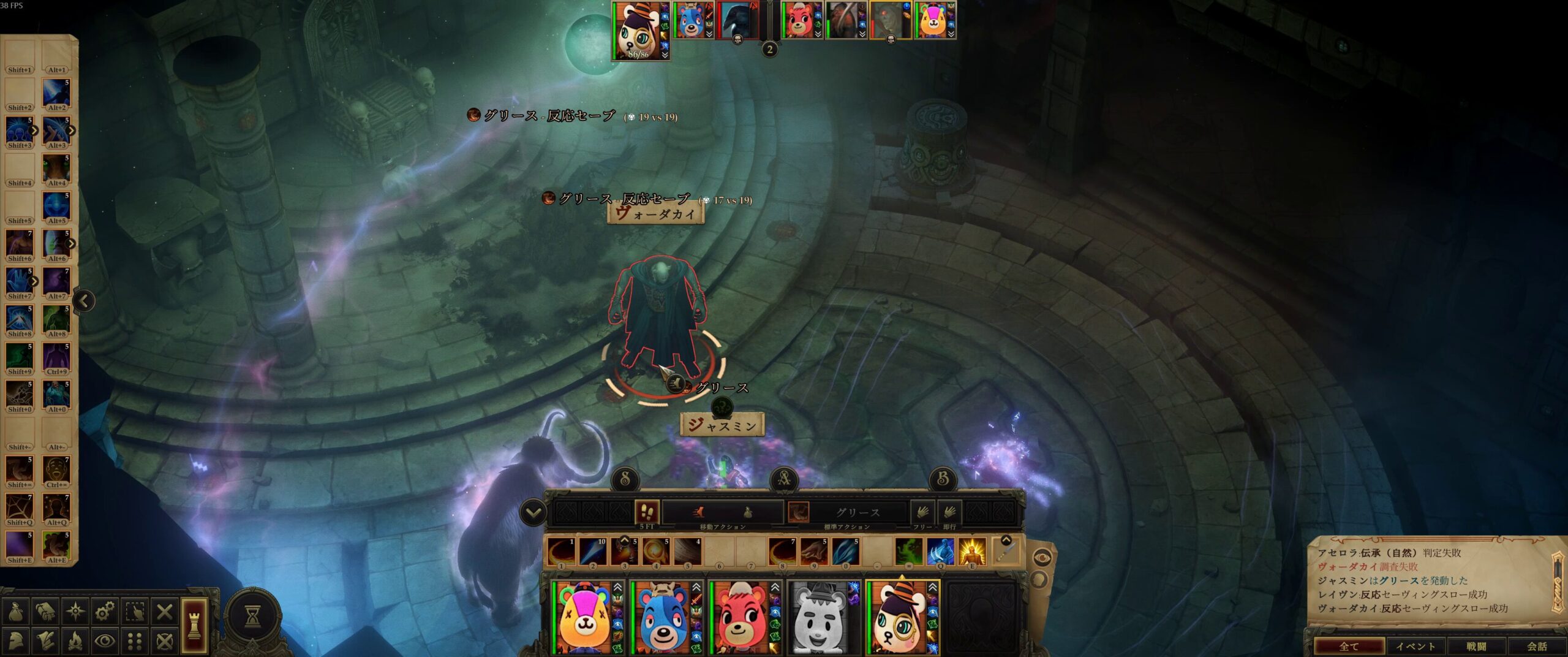Open the spellbook S round tab

point(625,479)
